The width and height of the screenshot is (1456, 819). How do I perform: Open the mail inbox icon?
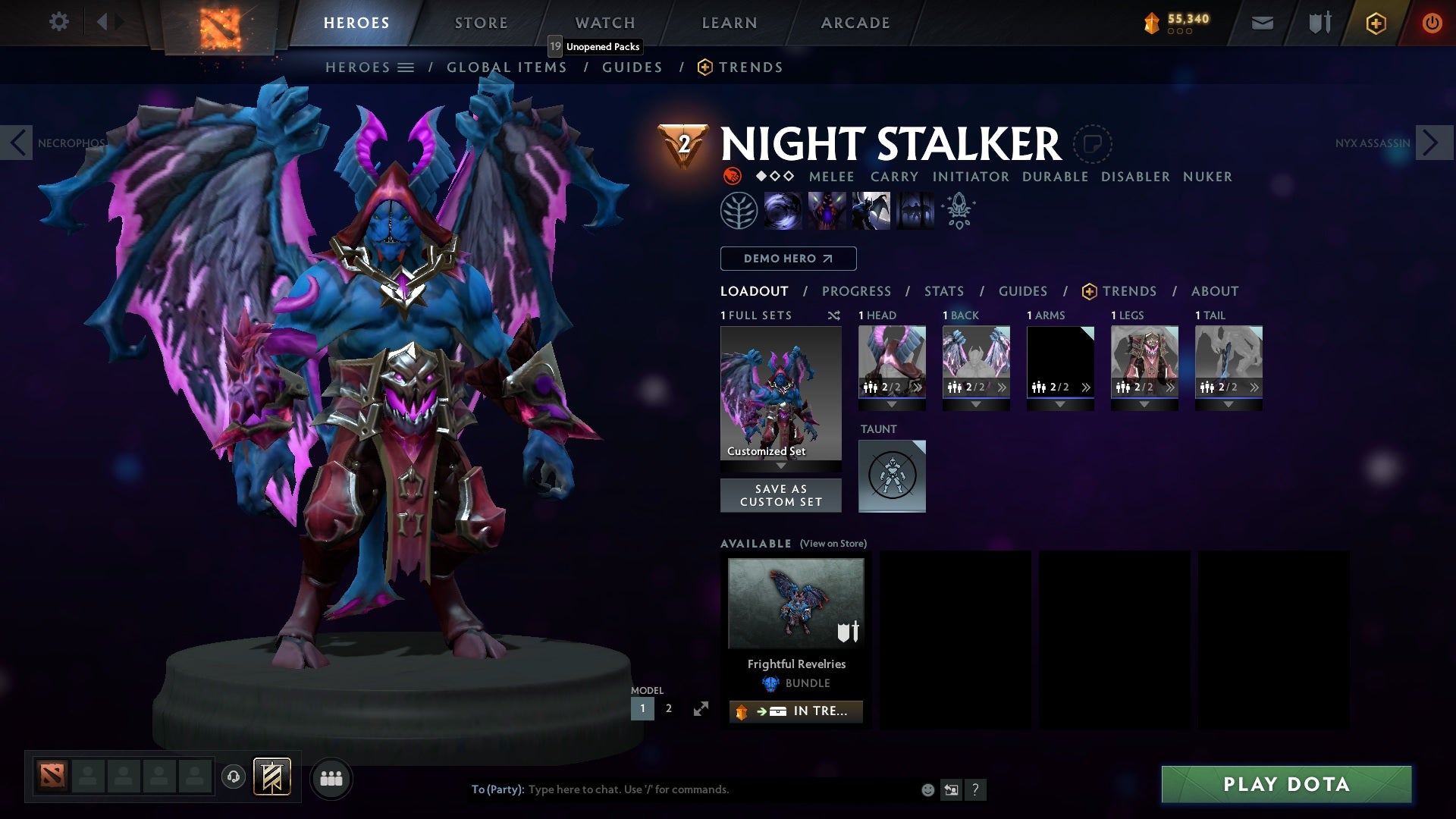coord(1263,23)
